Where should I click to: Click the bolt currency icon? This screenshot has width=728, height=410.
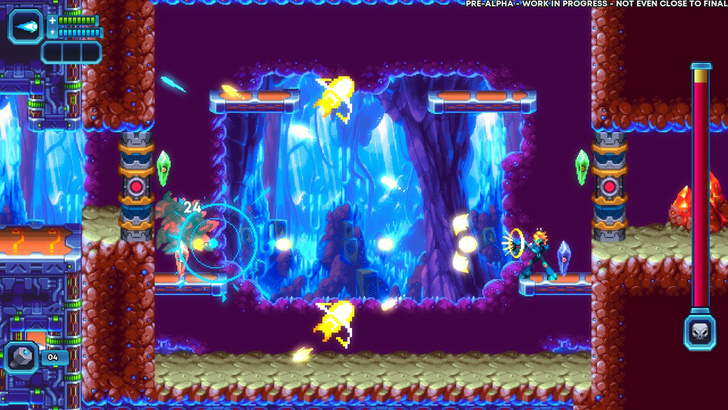(22, 356)
